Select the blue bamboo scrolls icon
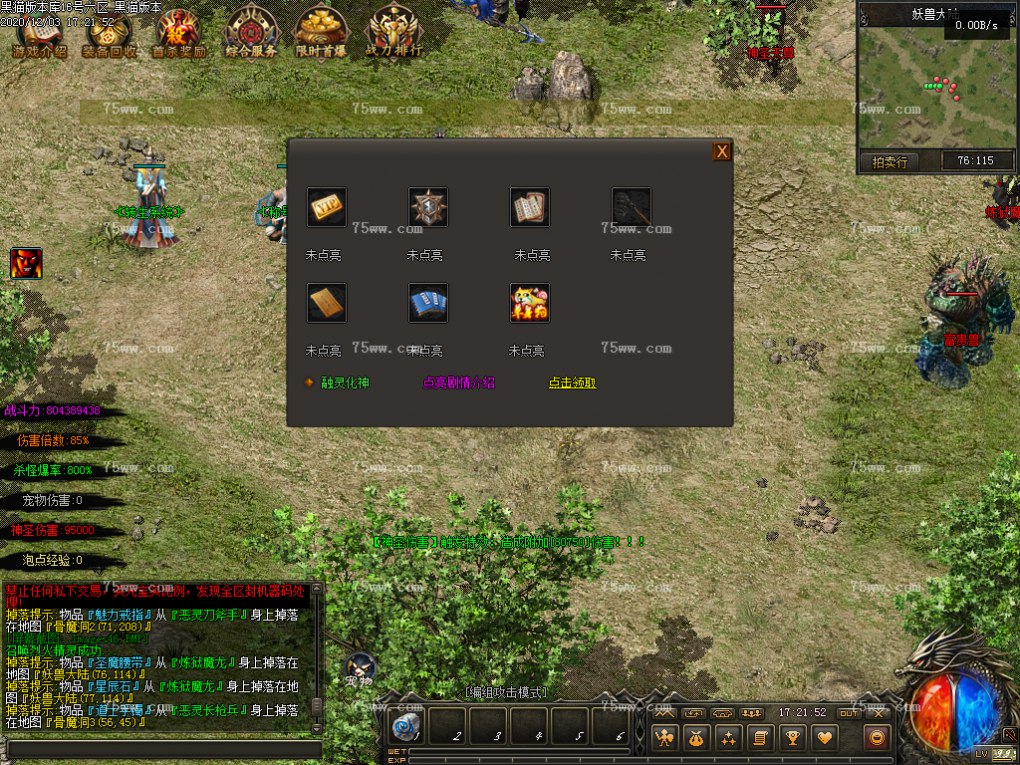The width and height of the screenshot is (1020, 765). (428, 303)
